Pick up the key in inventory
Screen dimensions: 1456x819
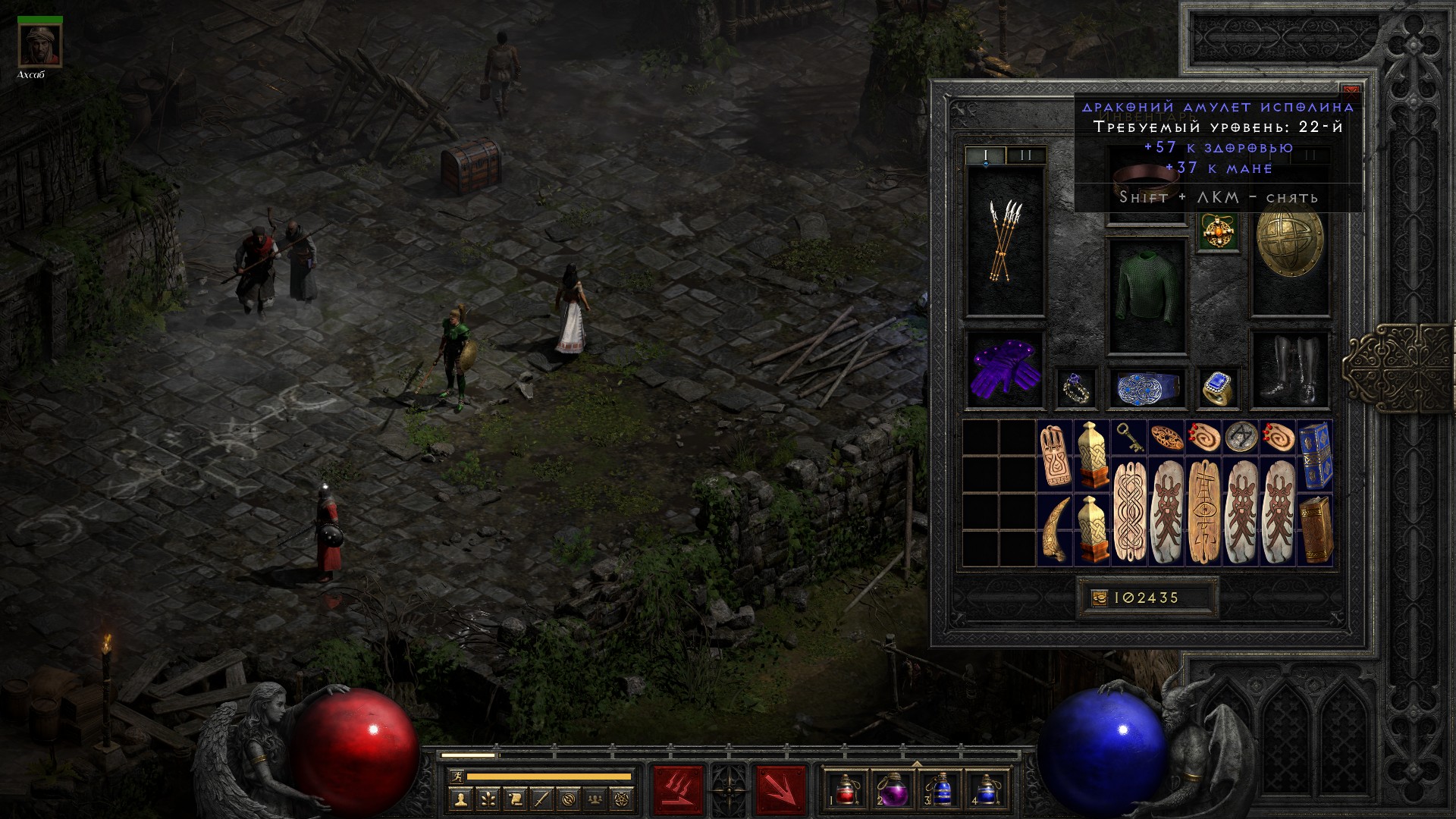(1128, 438)
